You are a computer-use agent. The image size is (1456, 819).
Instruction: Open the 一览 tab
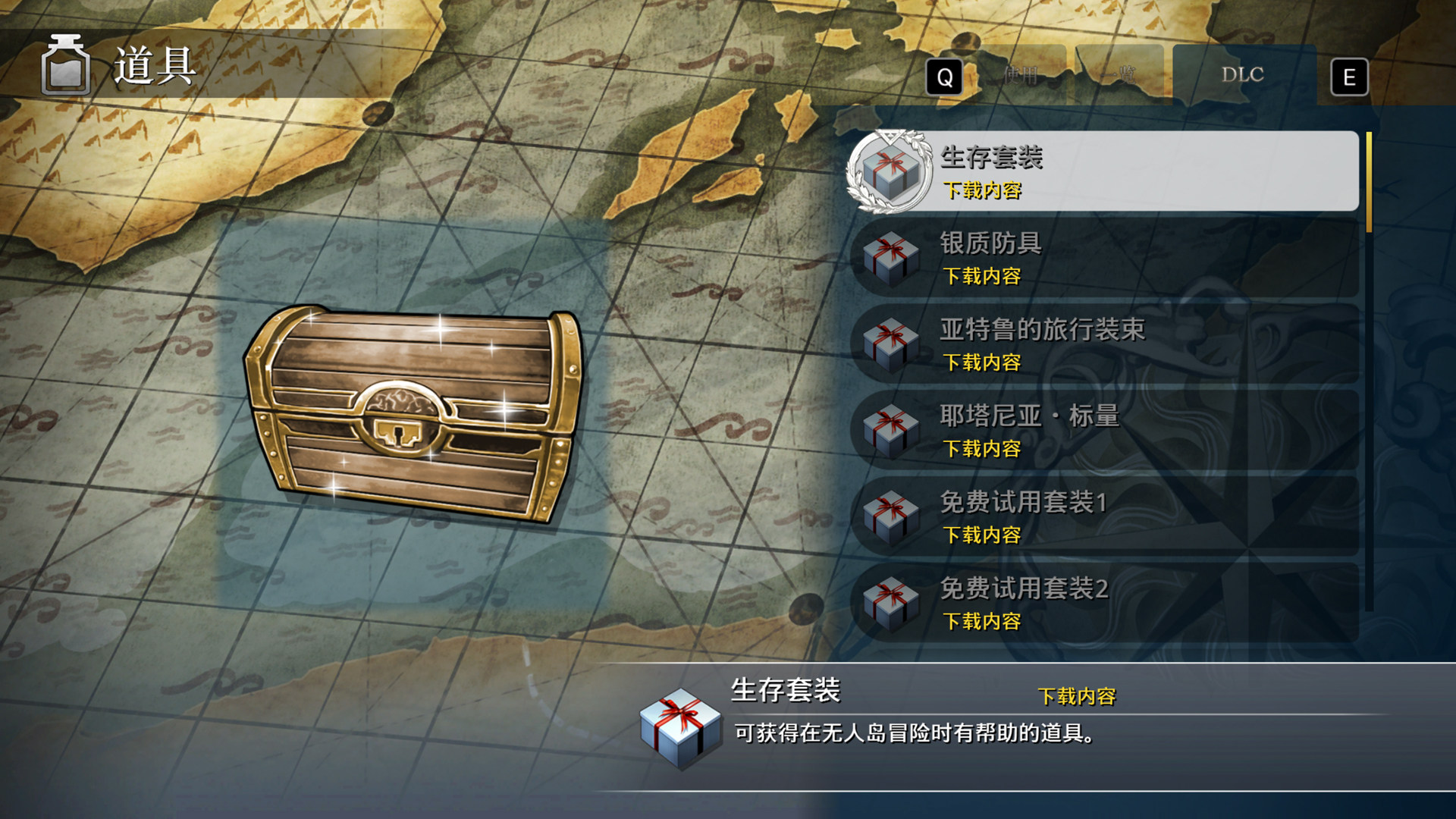(1119, 75)
